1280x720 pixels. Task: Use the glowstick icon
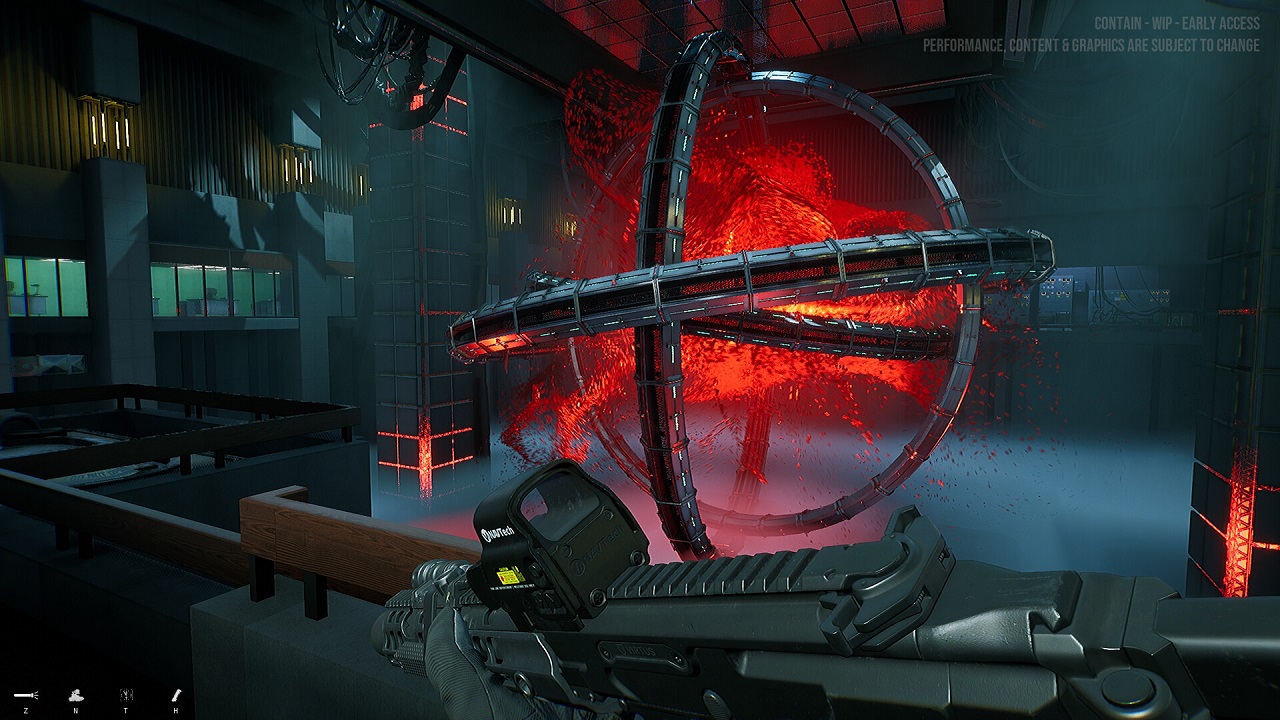tap(176, 694)
